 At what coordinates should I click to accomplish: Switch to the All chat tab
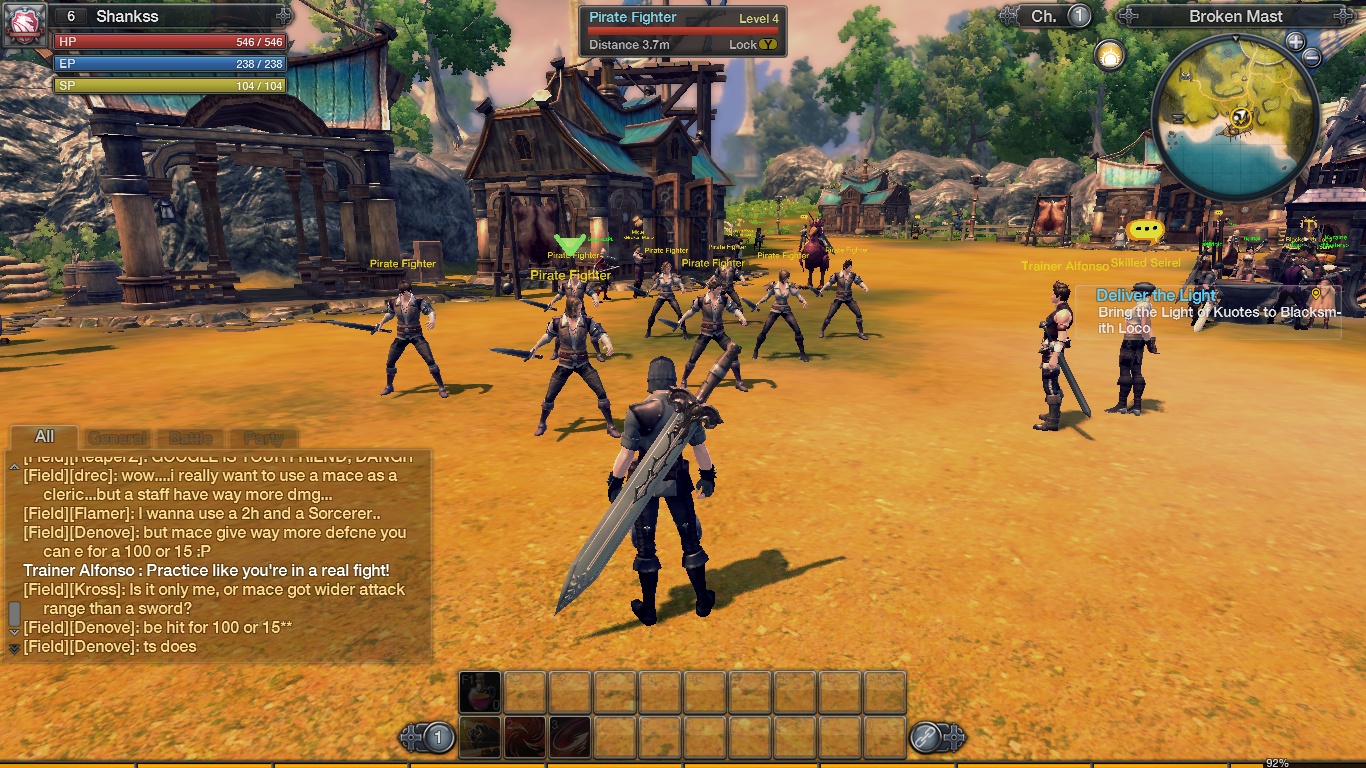pyautogui.click(x=44, y=437)
